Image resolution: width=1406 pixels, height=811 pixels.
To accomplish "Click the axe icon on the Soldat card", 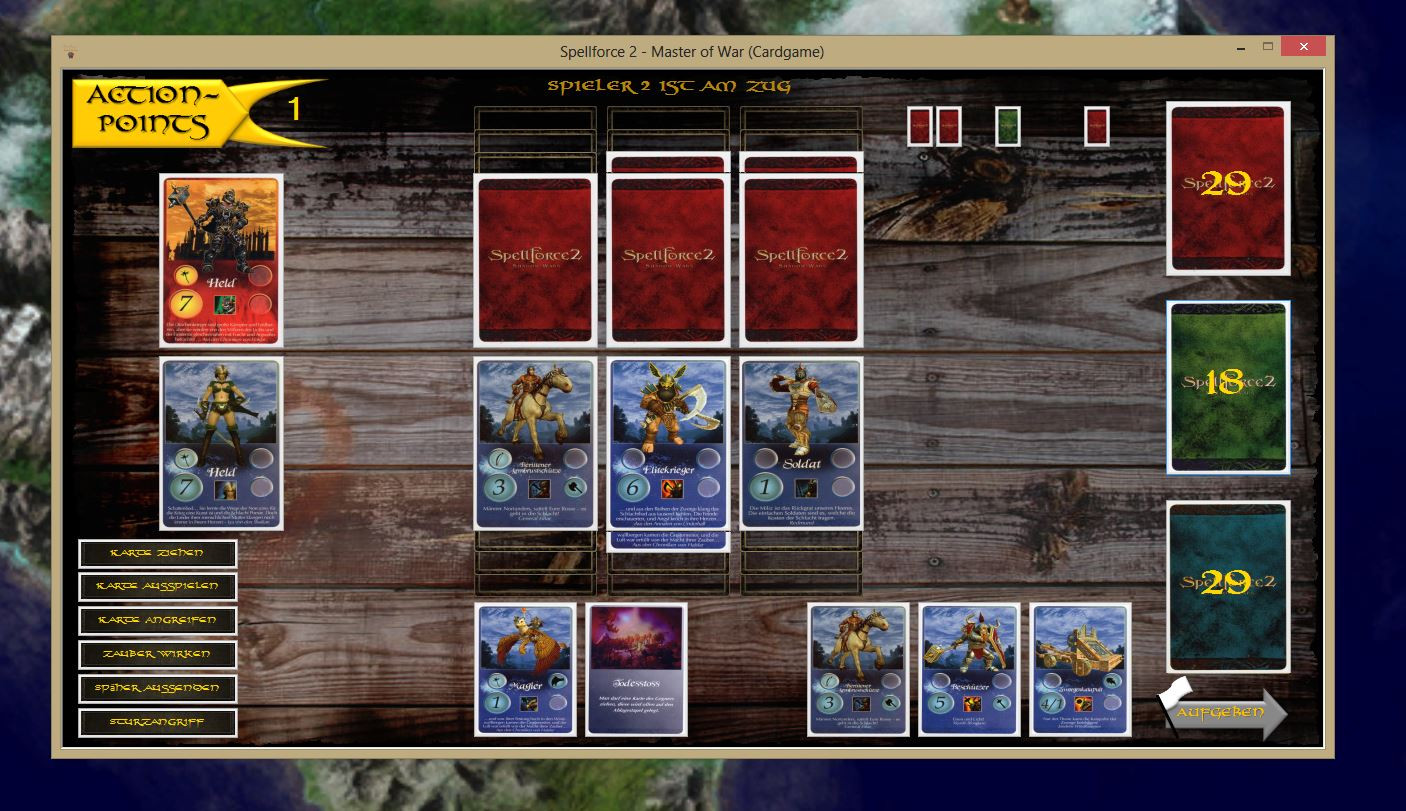I will (x=806, y=488).
